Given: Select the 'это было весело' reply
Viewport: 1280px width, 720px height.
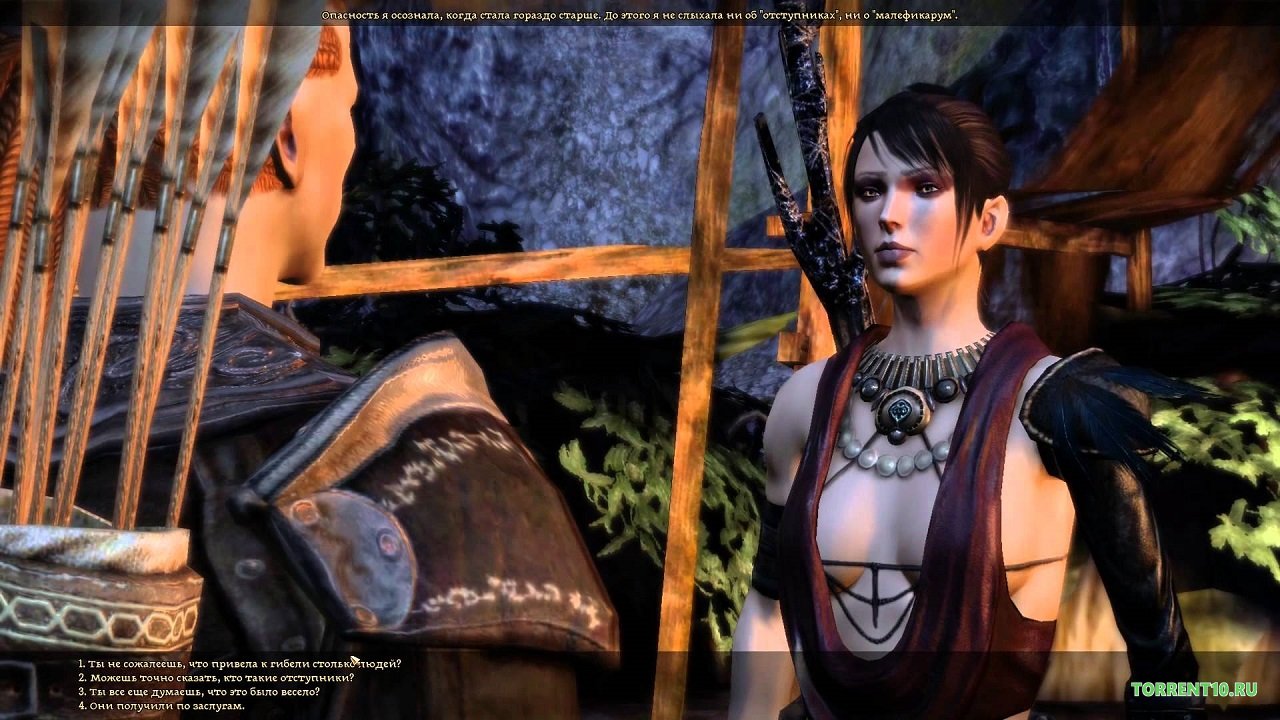Looking at the screenshot, I should pos(199,692).
